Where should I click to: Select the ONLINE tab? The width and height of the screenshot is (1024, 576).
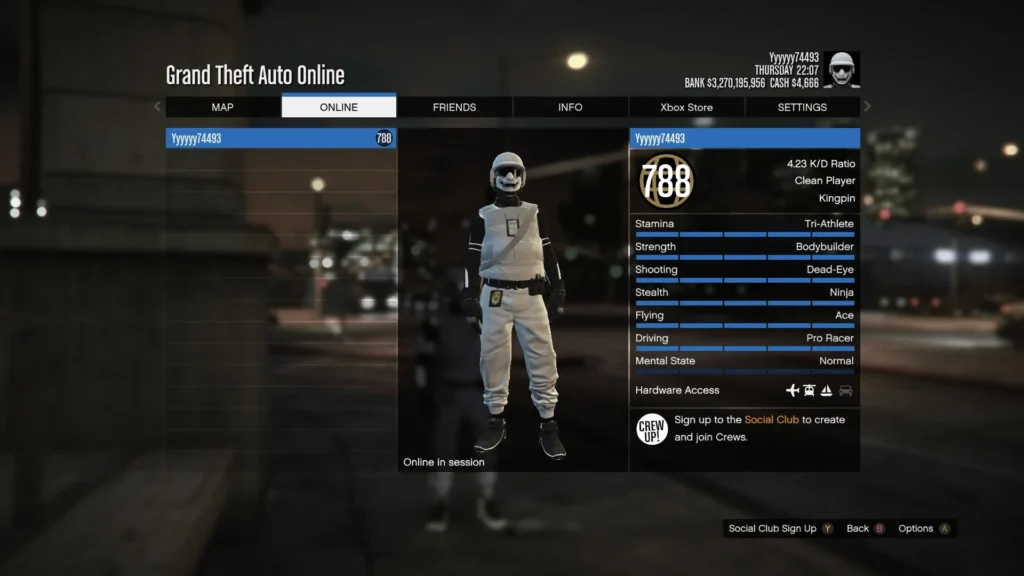[338, 107]
